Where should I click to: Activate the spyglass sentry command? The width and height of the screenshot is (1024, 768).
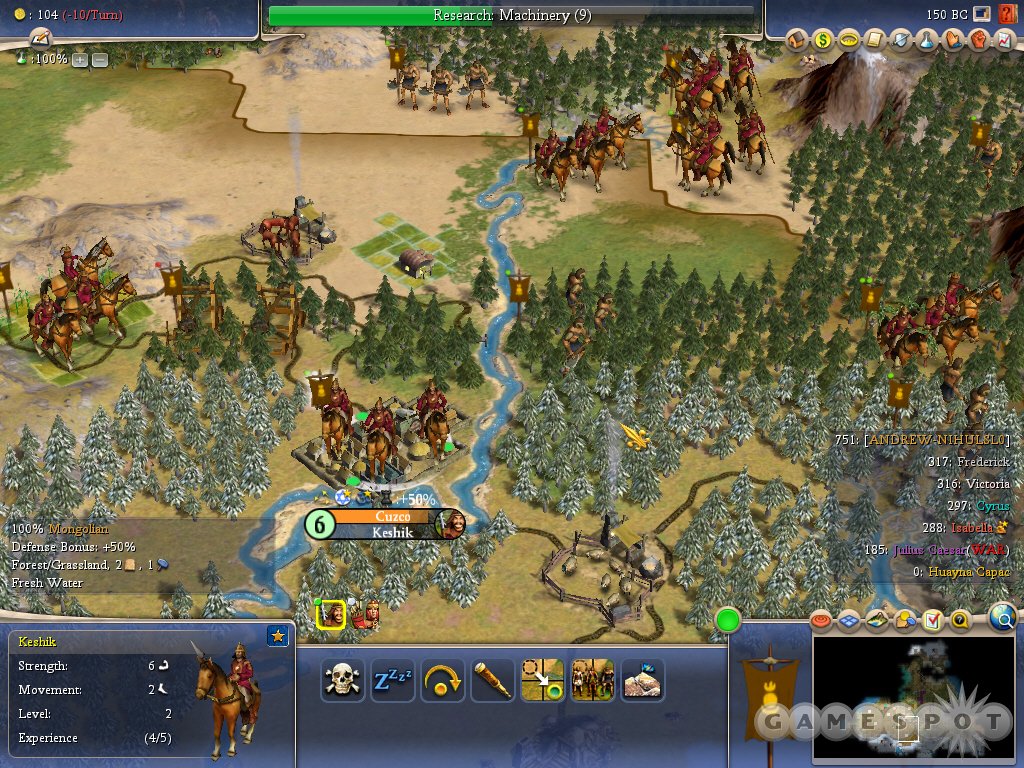(x=492, y=681)
